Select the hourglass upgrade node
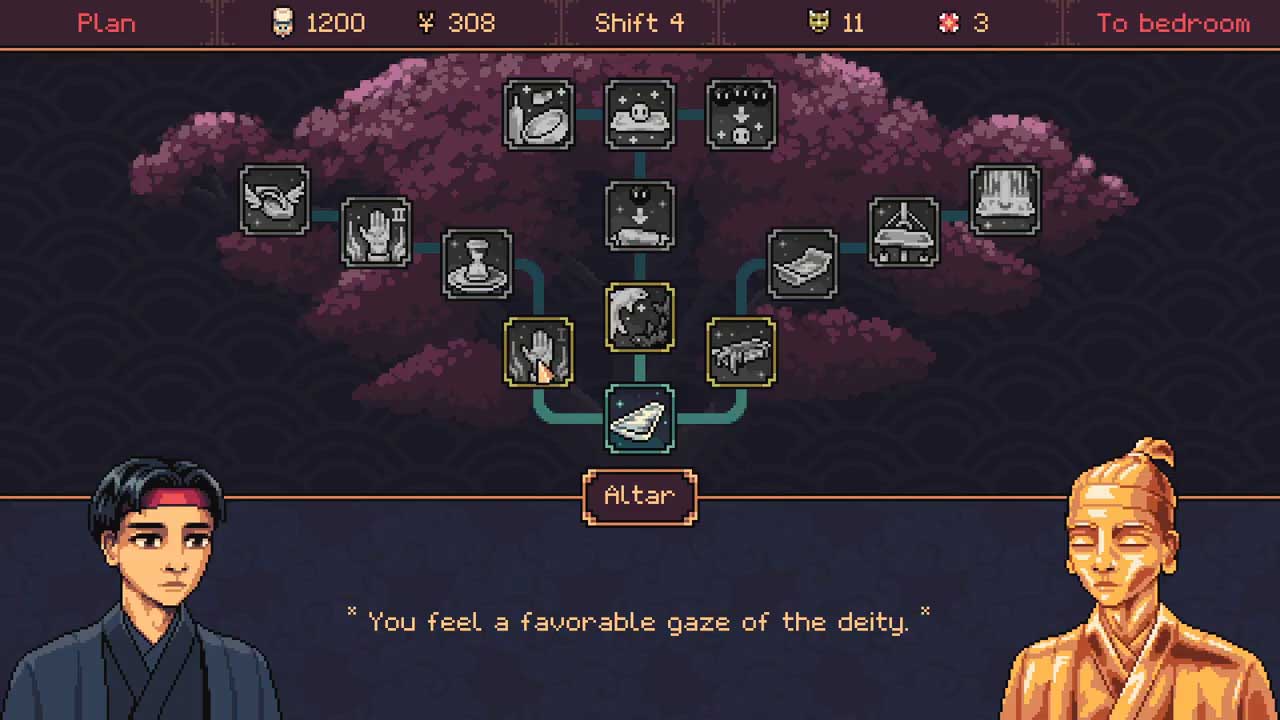The width and height of the screenshot is (1280, 720). coord(477,264)
